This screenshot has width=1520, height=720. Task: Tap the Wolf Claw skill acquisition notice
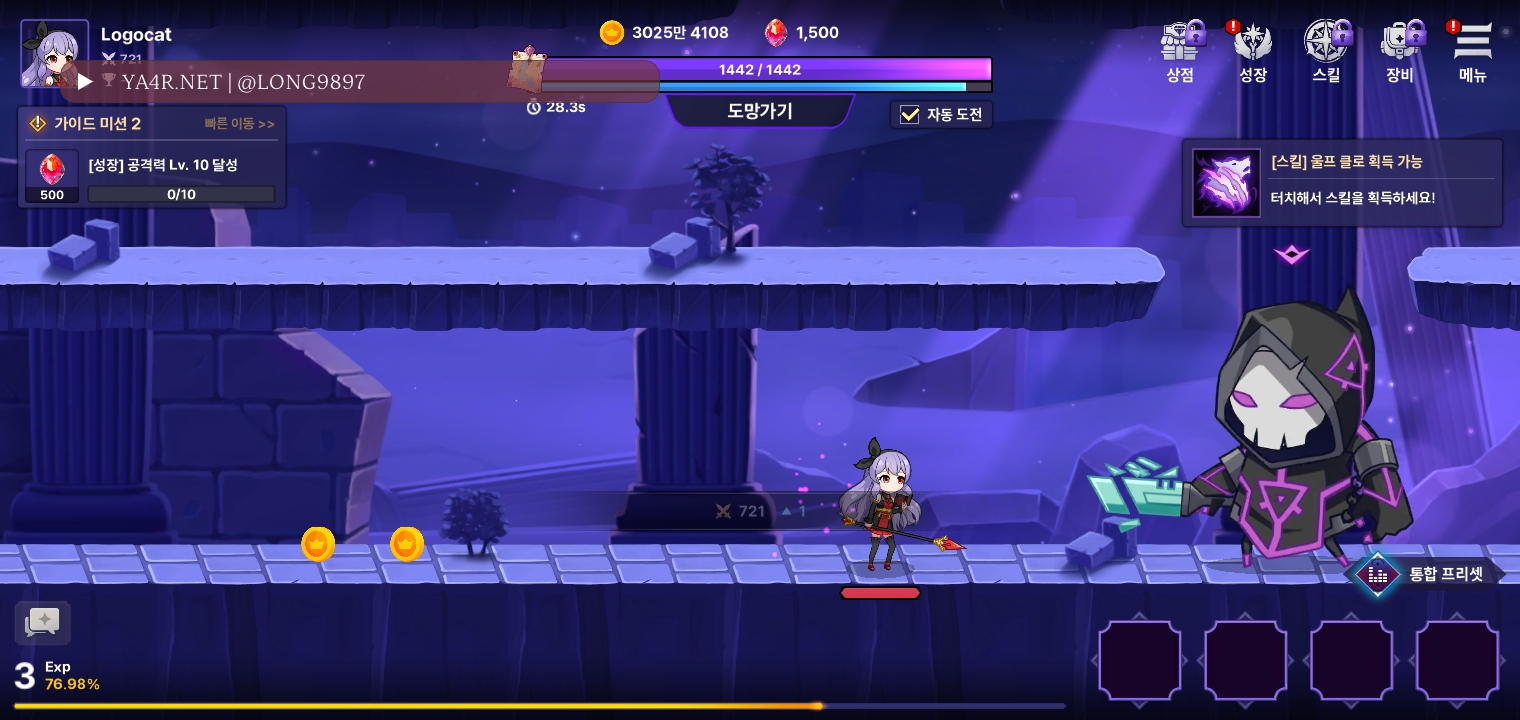point(1342,183)
